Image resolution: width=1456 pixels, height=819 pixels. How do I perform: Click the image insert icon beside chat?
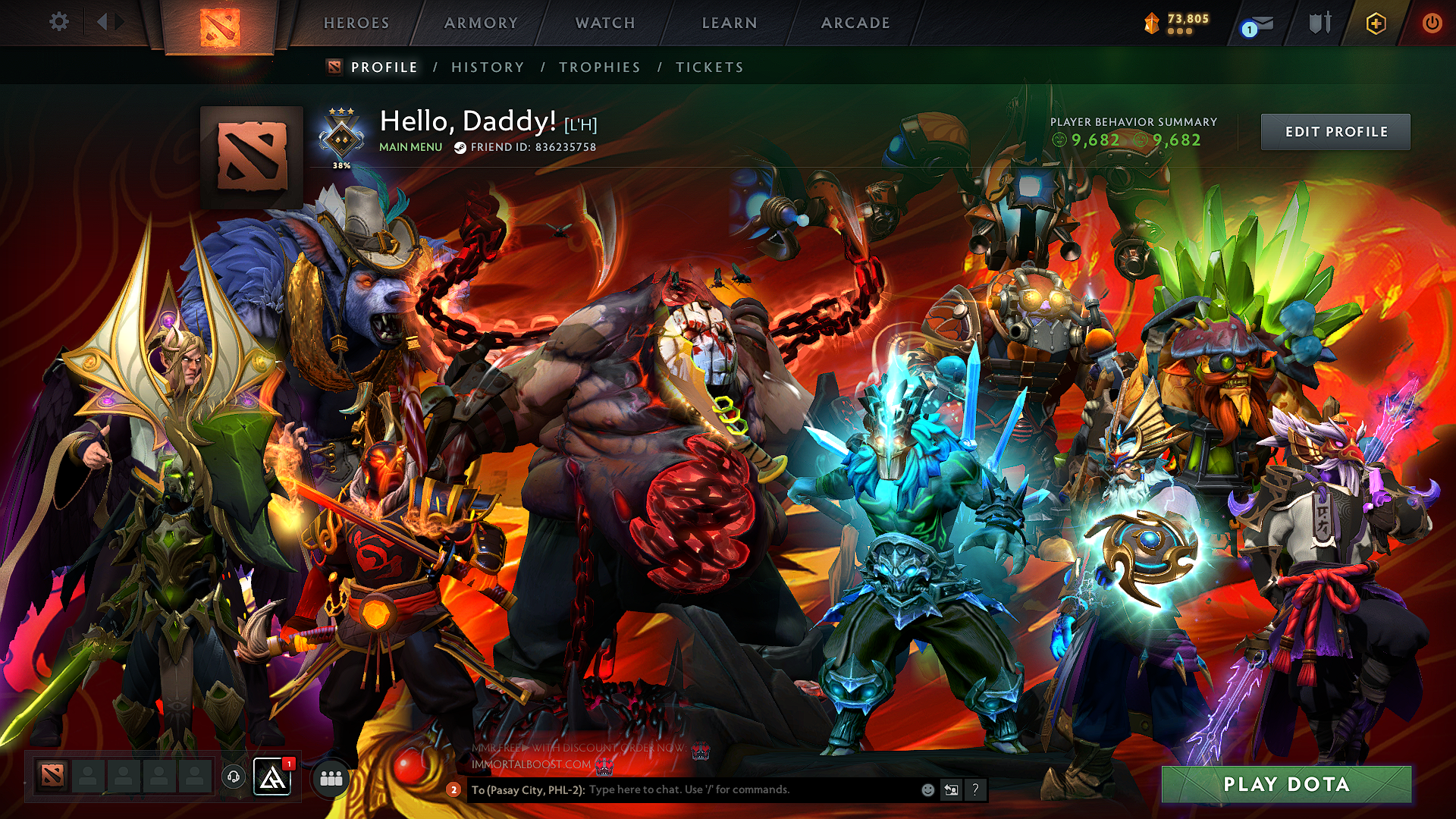click(950, 791)
